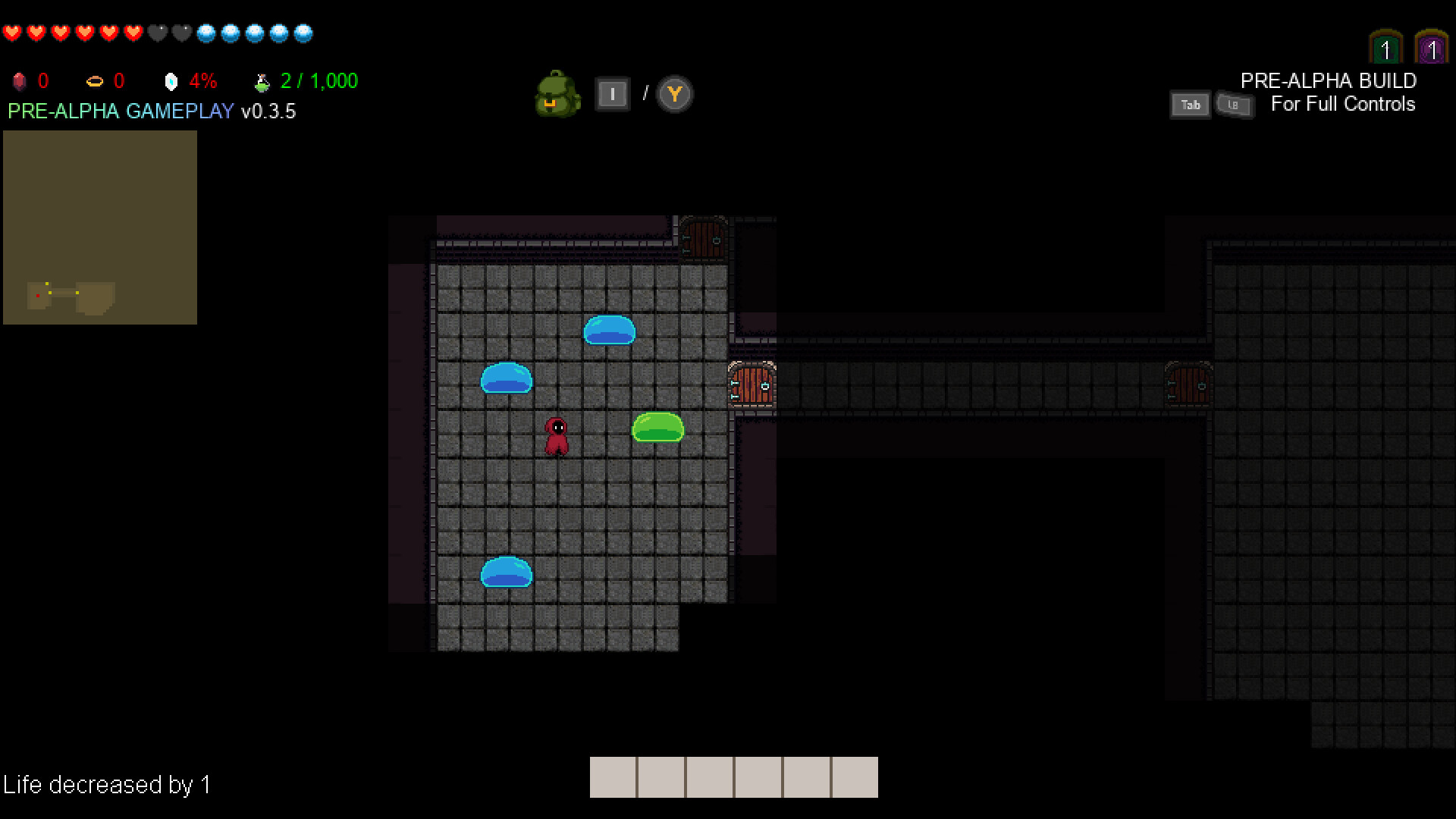Click the red gem currency icon
Image resolution: width=1456 pixels, height=819 pixels.
point(18,81)
